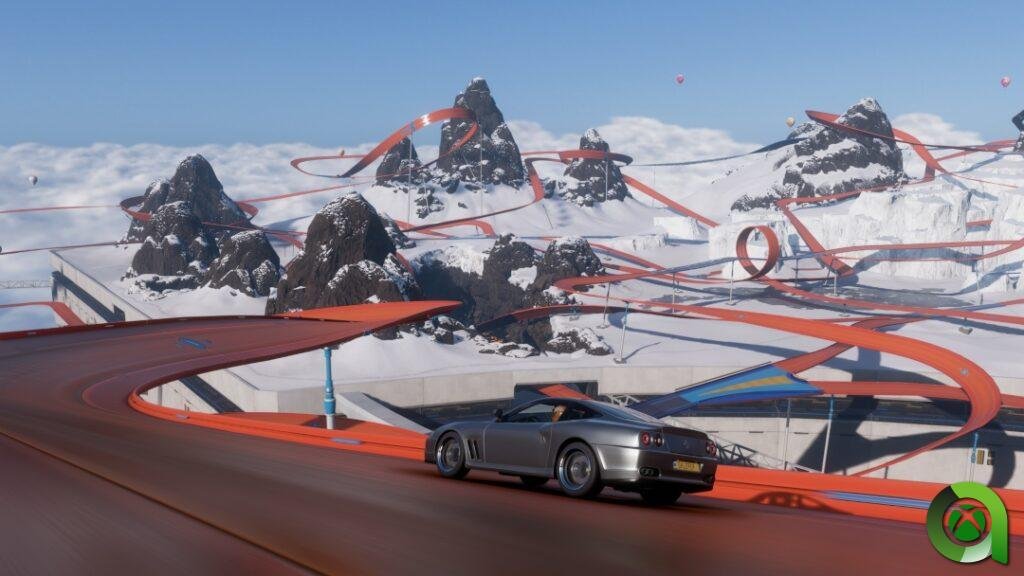Click the green Xbox logo watermark
This screenshot has height=576, width=1024.
point(964,522)
